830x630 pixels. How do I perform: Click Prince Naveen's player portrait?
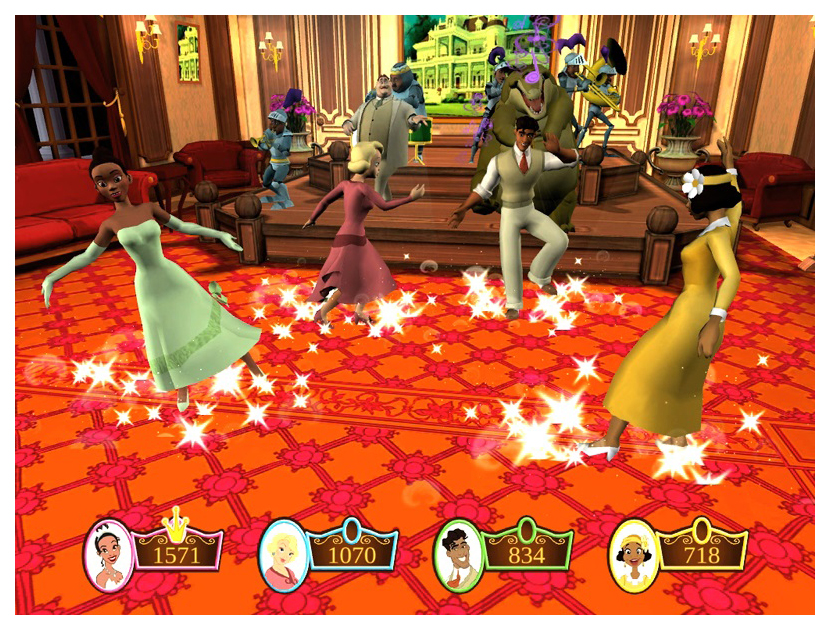[459, 555]
